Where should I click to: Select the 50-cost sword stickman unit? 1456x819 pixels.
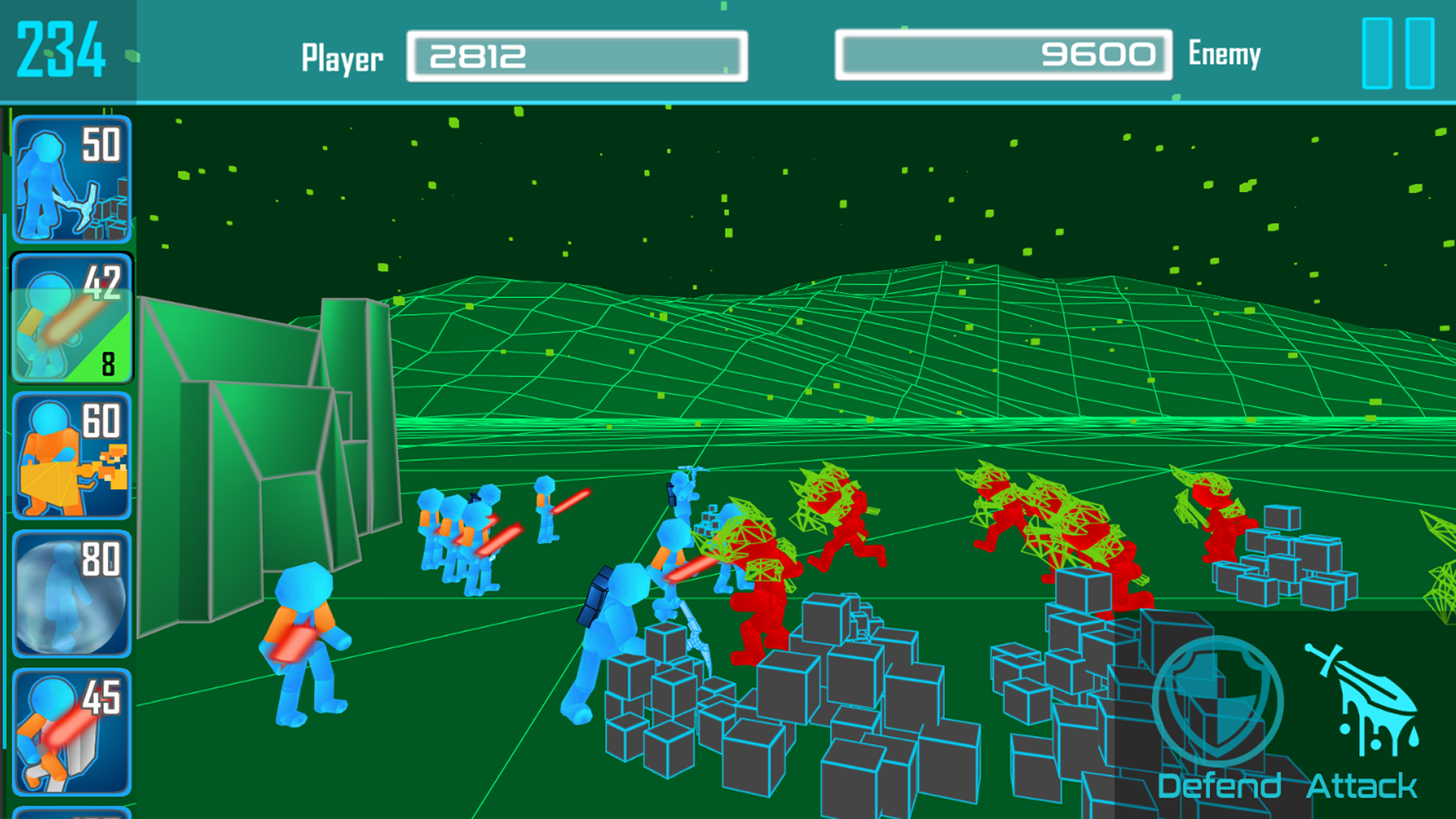tap(72, 182)
